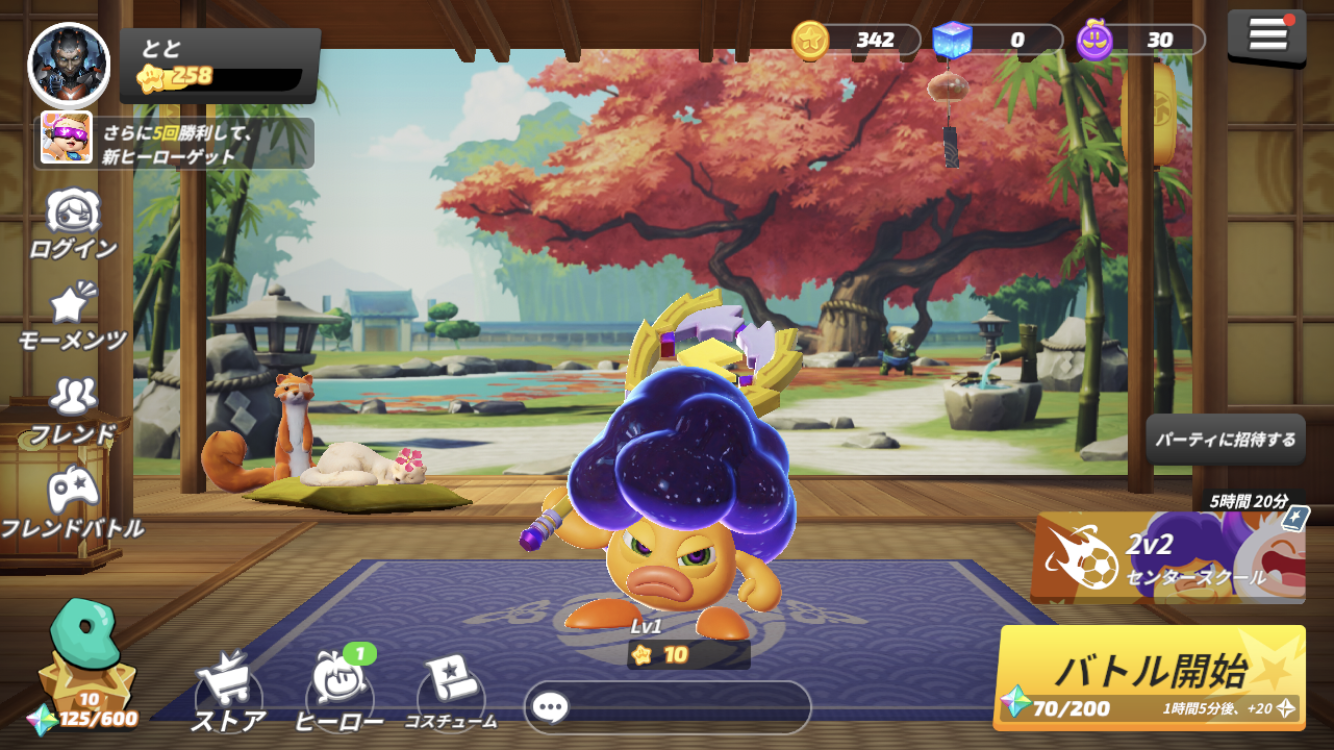Invite players with パーティに招待する
The width and height of the screenshot is (1334, 750).
pyautogui.click(x=1225, y=439)
